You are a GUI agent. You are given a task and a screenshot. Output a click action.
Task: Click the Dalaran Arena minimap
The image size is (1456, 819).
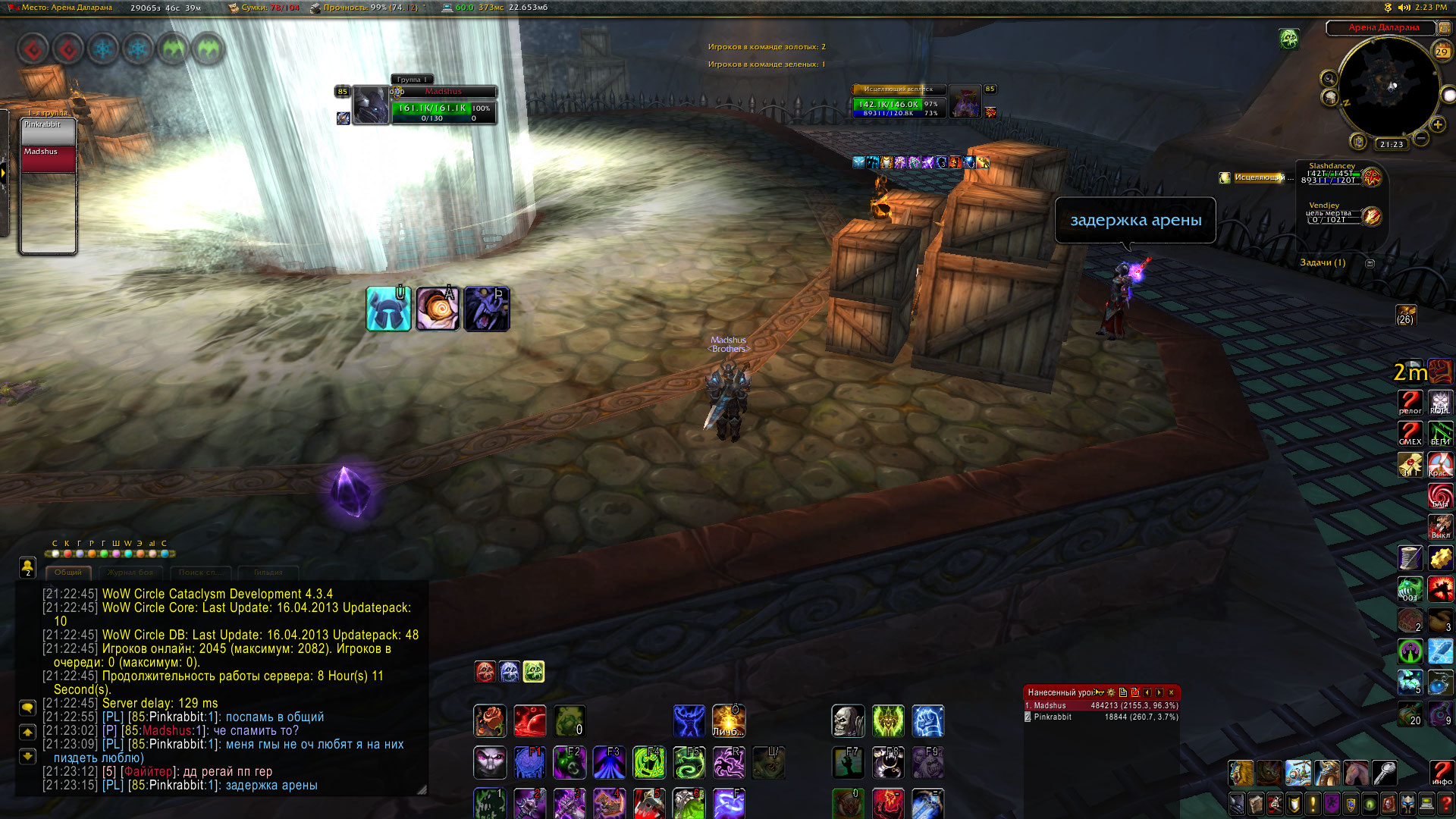[1388, 87]
